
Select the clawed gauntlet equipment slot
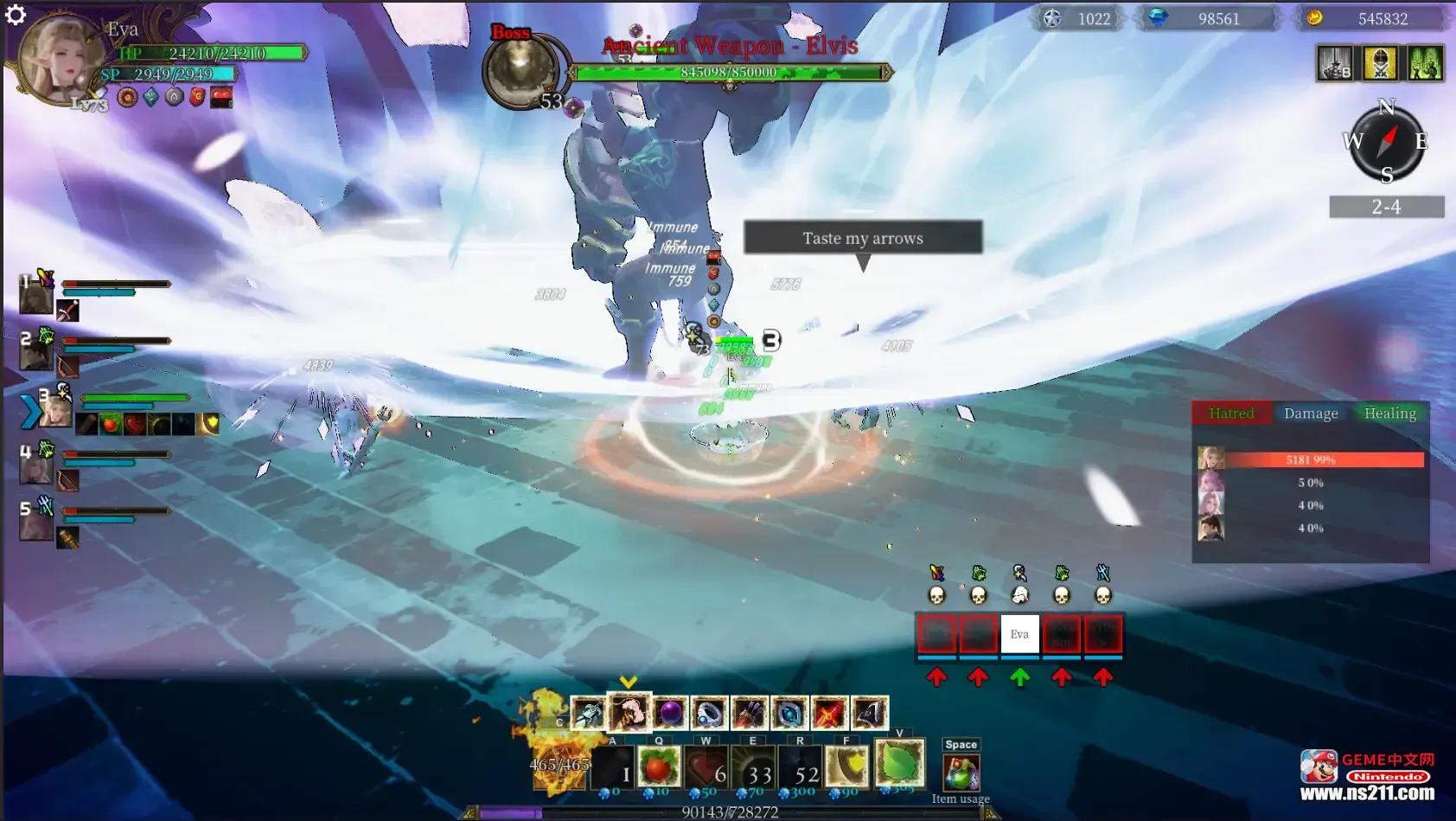(749, 714)
